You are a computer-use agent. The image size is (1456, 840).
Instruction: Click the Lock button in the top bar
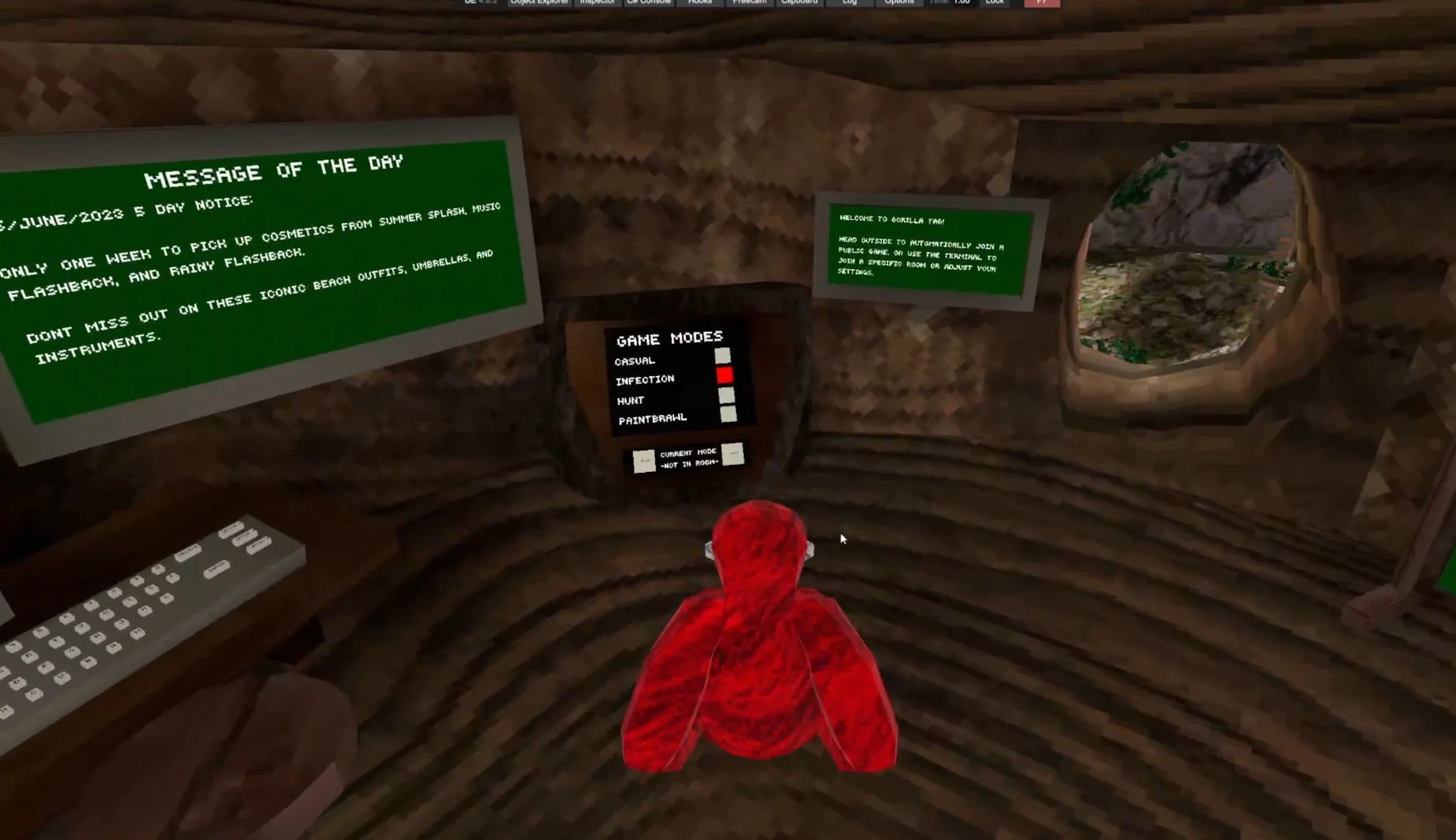[x=994, y=3]
